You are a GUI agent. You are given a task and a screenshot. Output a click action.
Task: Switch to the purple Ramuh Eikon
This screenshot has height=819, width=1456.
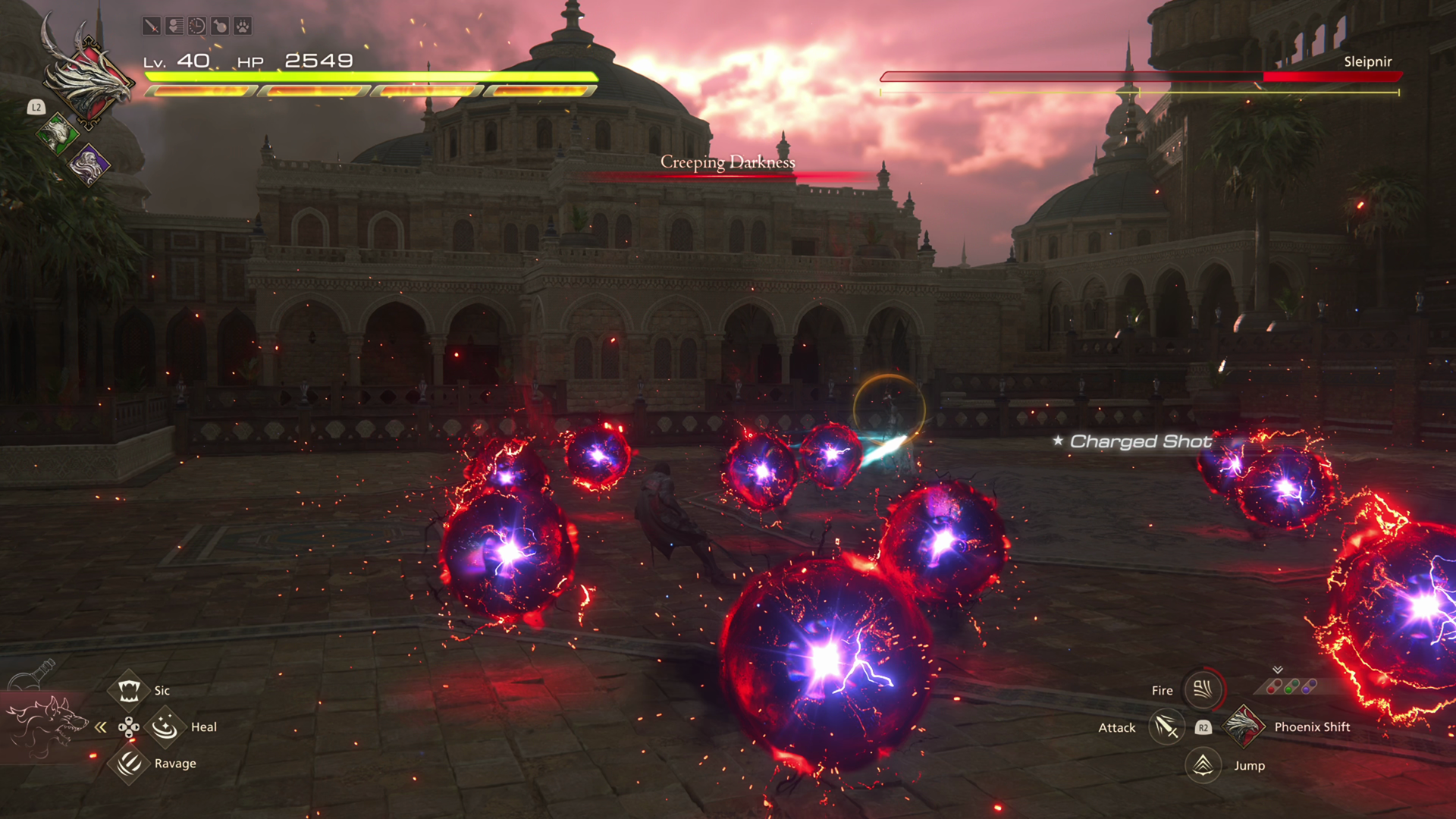89,164
